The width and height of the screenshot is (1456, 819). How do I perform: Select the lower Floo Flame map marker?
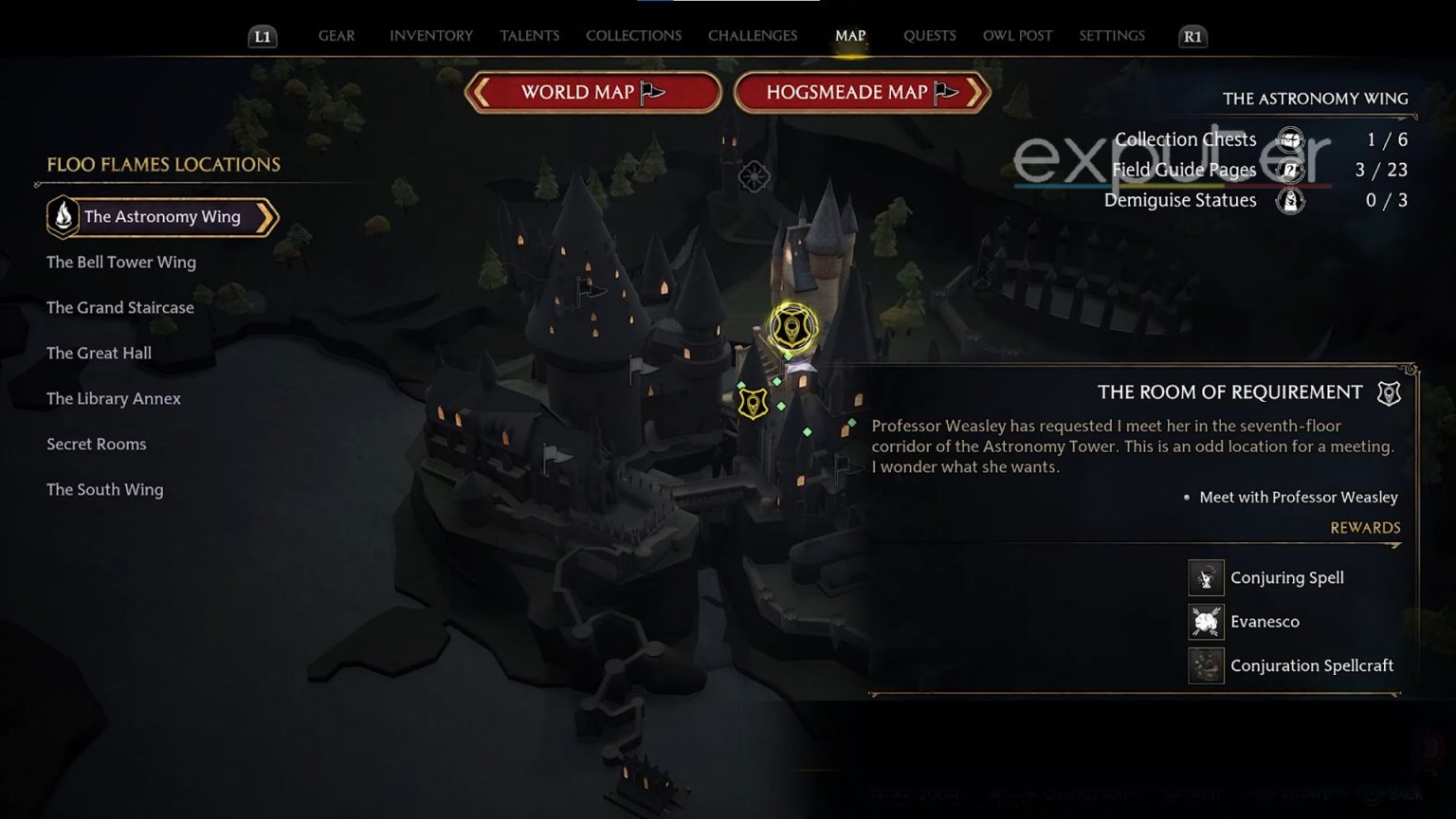pos(751,403)
